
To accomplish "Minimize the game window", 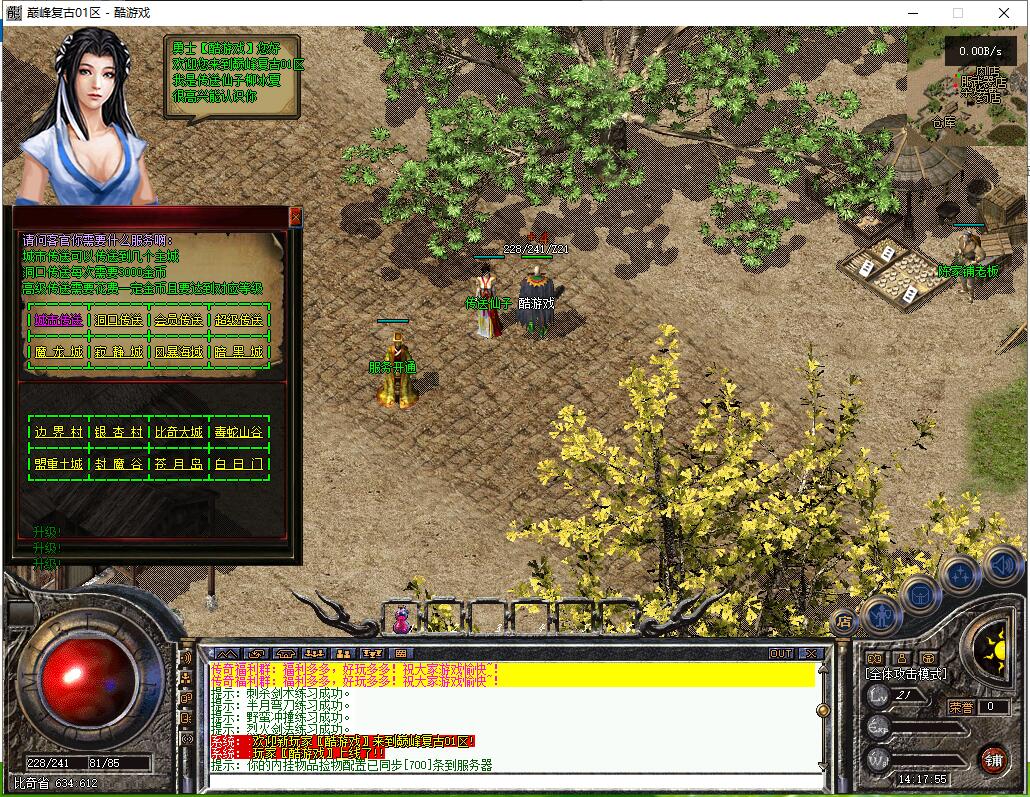I will pyautogui.click(x=913, y=13).
